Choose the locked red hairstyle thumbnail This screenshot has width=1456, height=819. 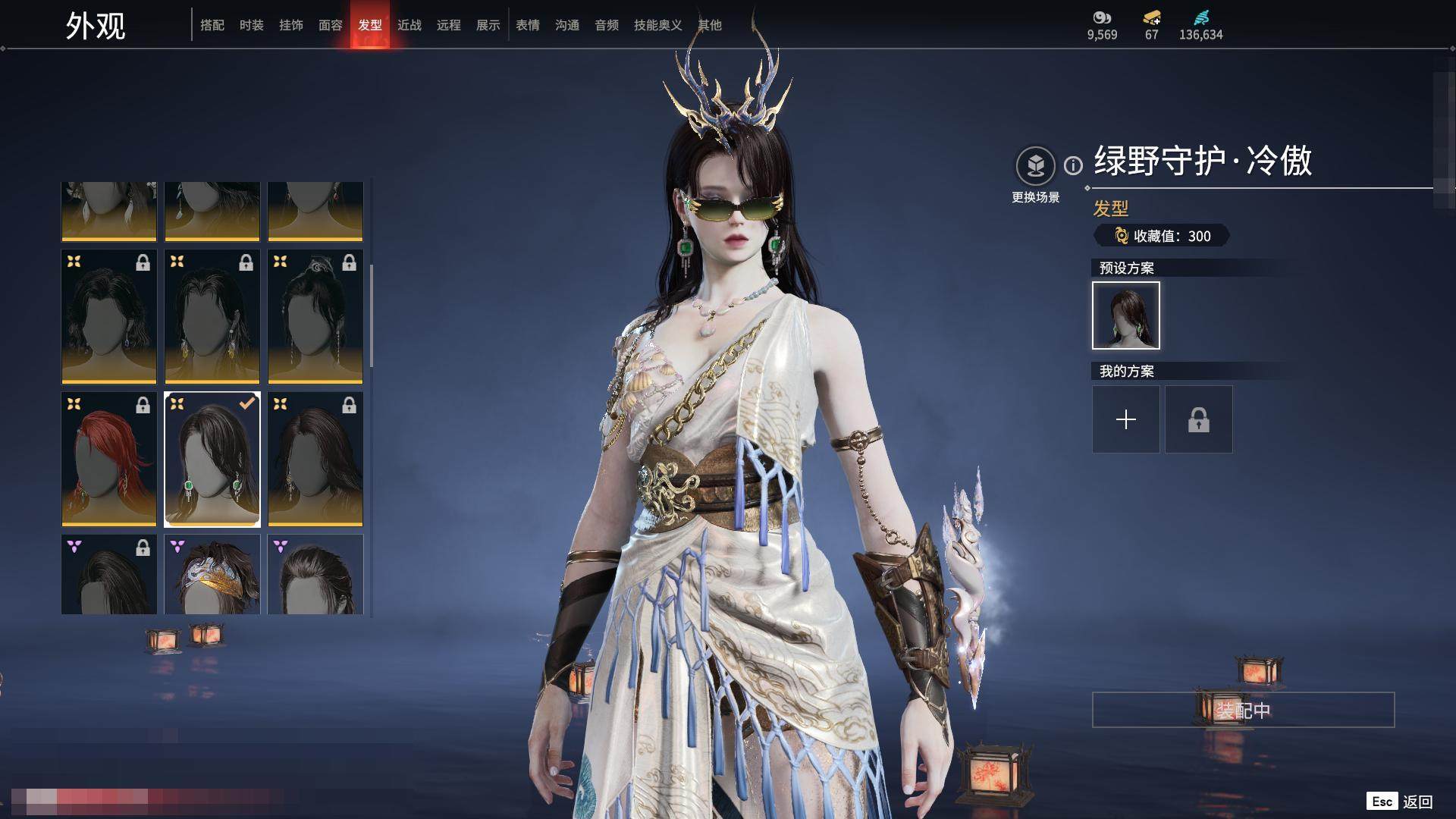coord(109,459)
